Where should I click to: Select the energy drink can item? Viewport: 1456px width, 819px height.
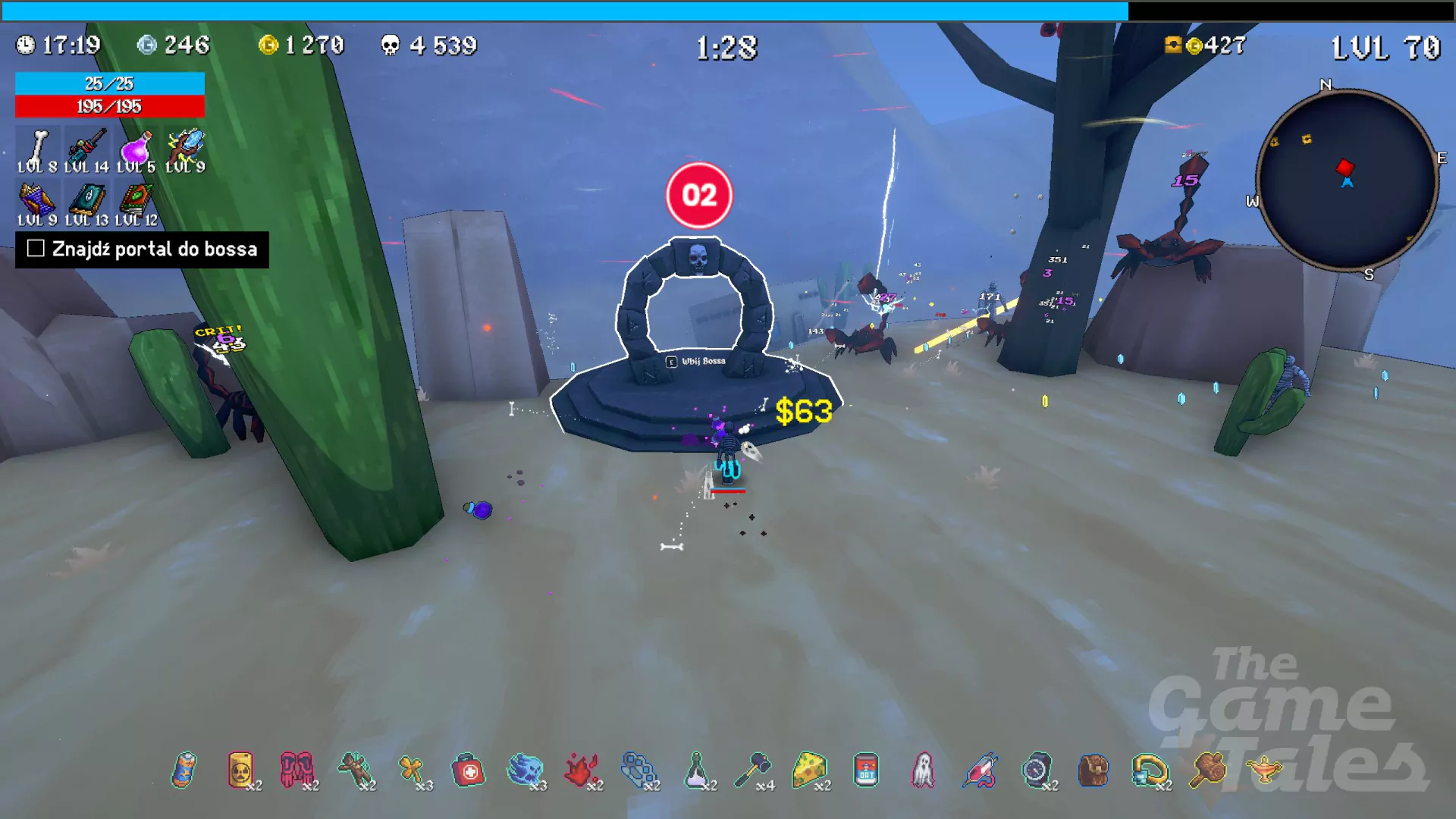coord(184,770)
